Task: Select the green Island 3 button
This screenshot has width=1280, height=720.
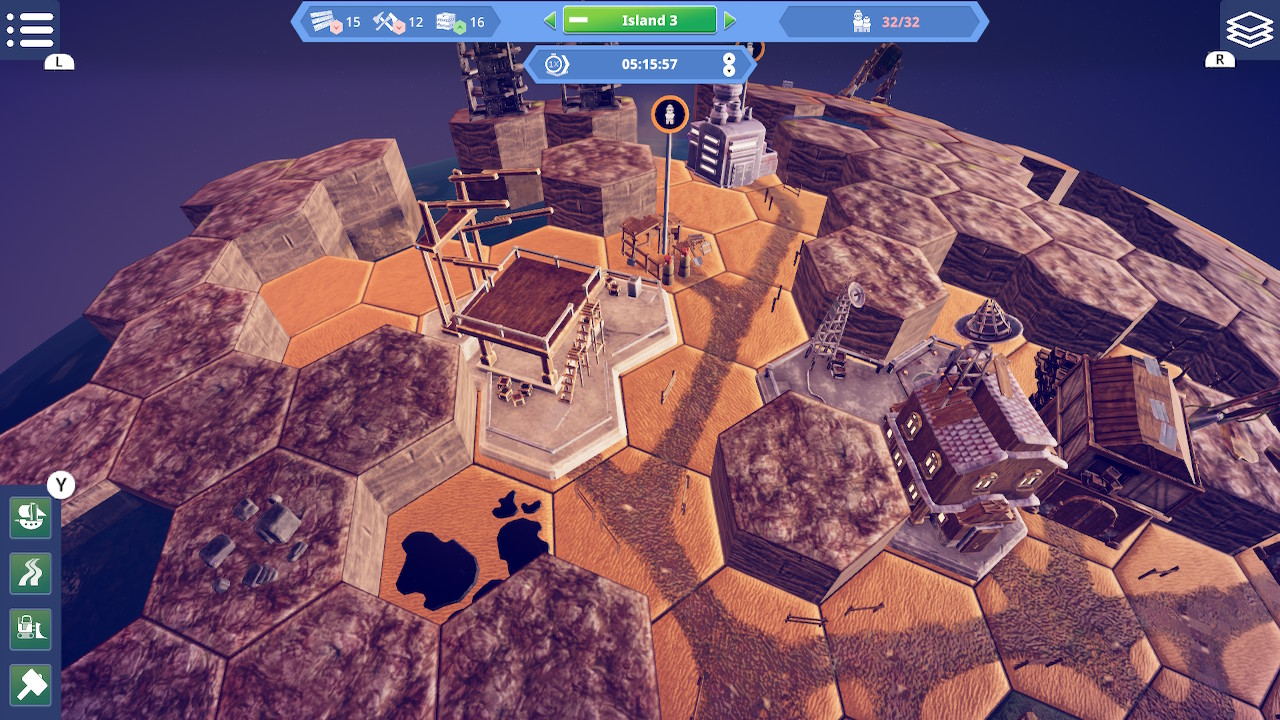Action: click(x=640, y=20)
